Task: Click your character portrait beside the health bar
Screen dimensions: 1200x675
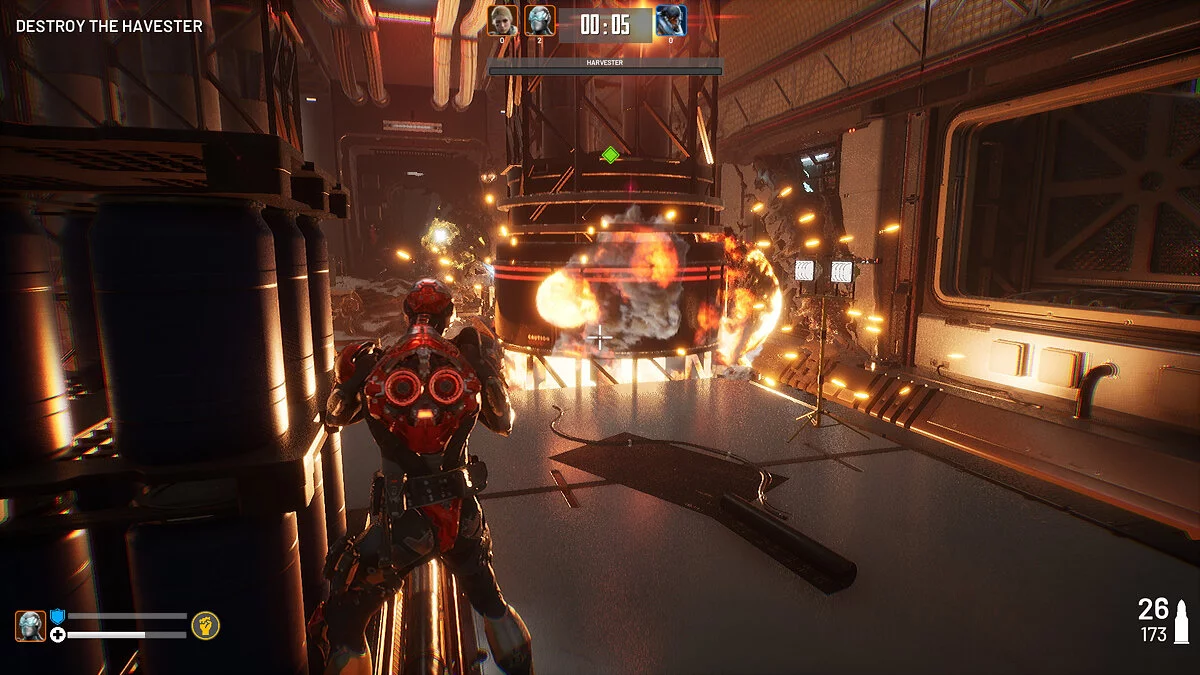Action: [30, 626]
